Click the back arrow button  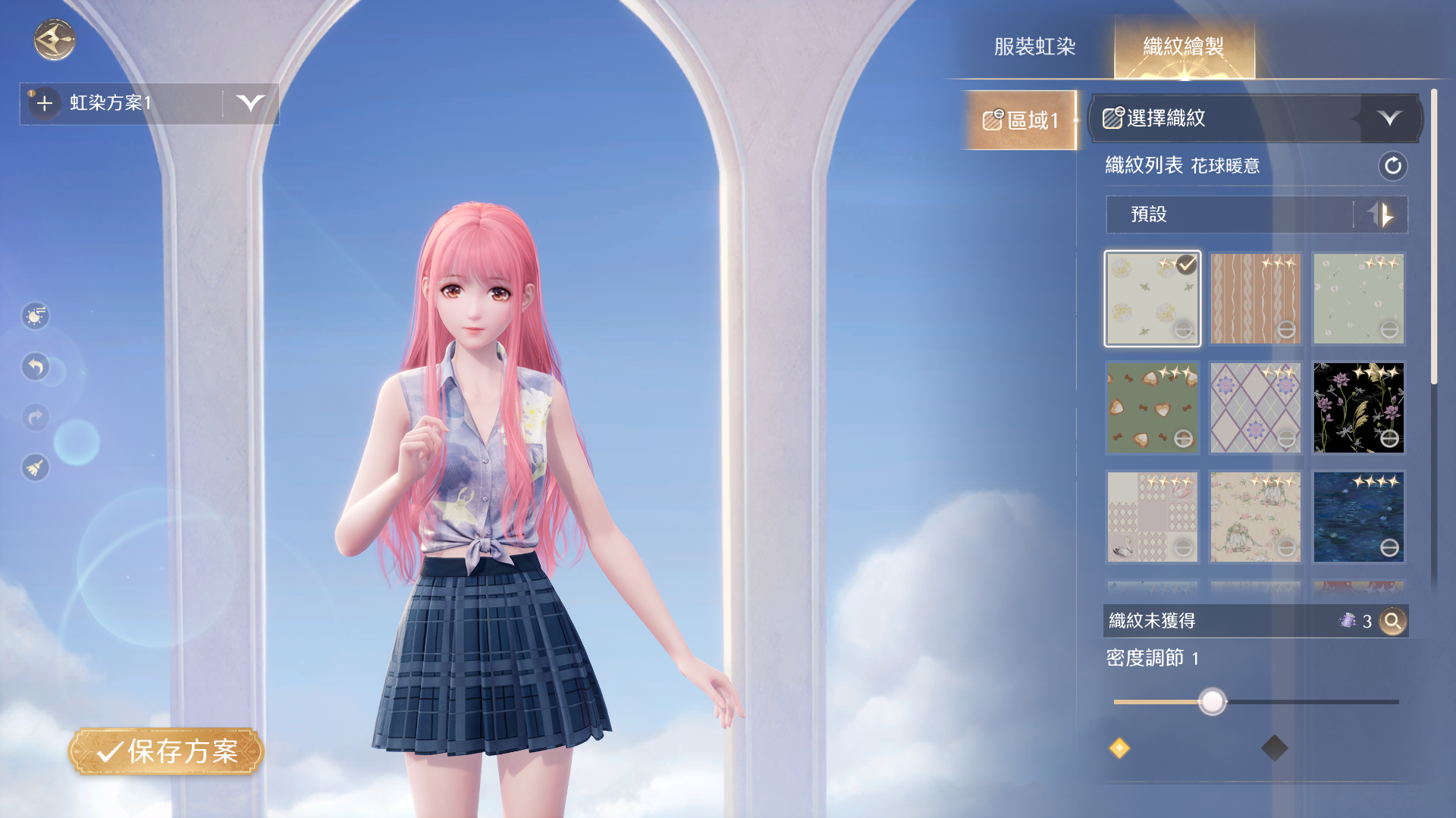[54, 39]
